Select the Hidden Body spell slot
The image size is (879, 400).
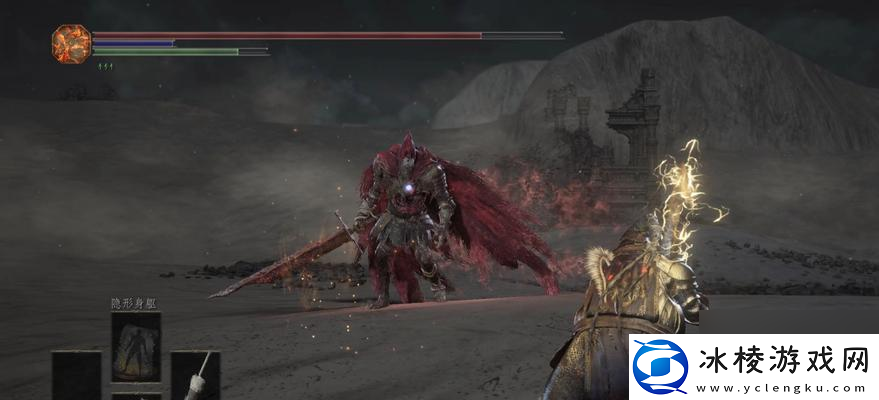point(135,345)
